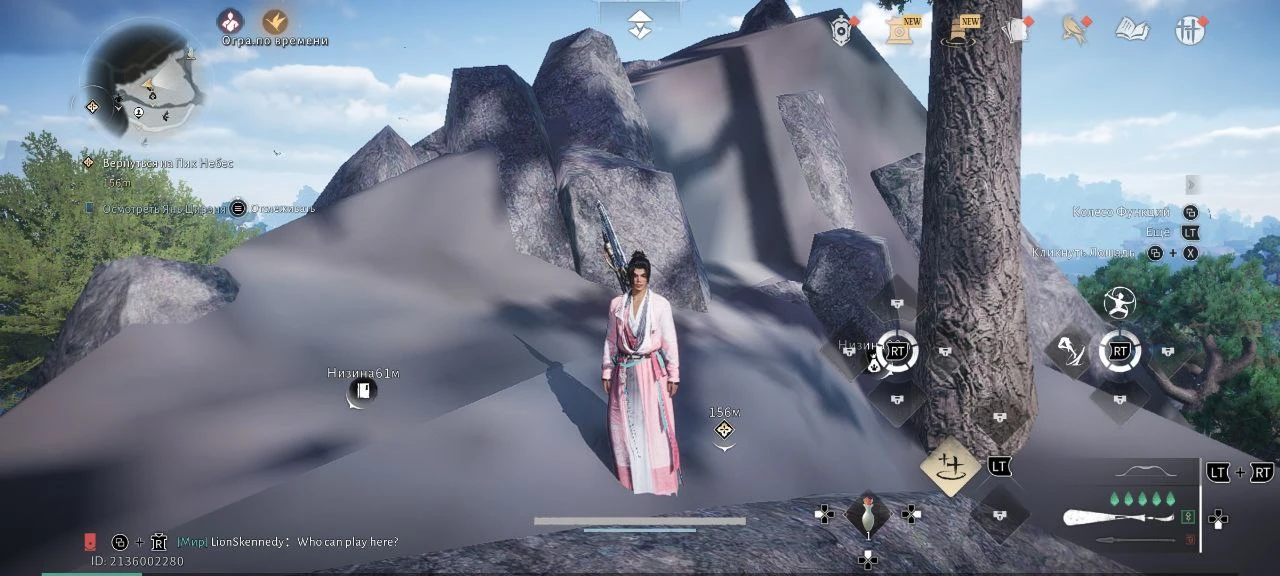Open the crossed swords circle icon
Screen dimensions: 1280x576
tap(1190, 30)
